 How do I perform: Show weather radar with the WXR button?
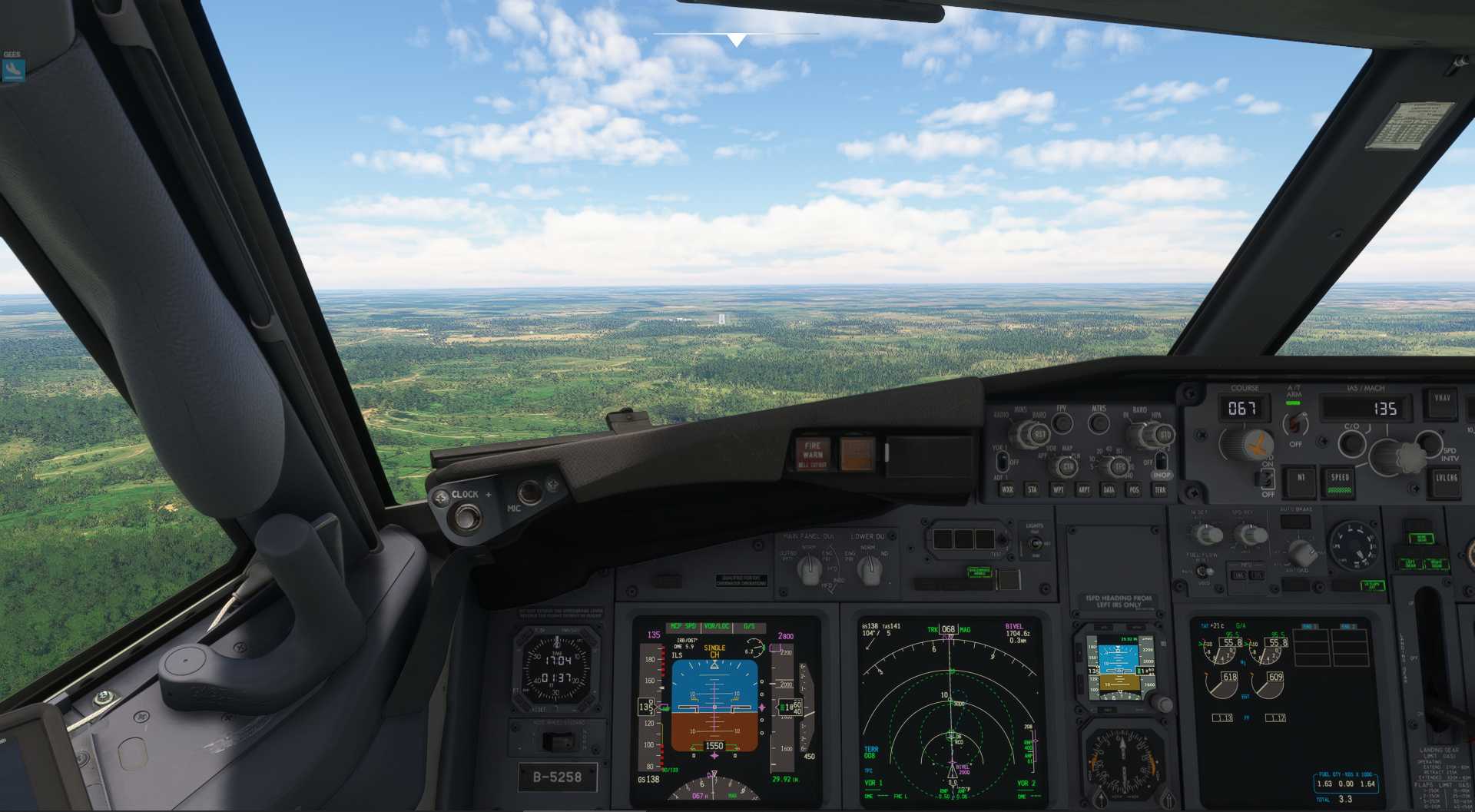click(x=1007, y=489)
